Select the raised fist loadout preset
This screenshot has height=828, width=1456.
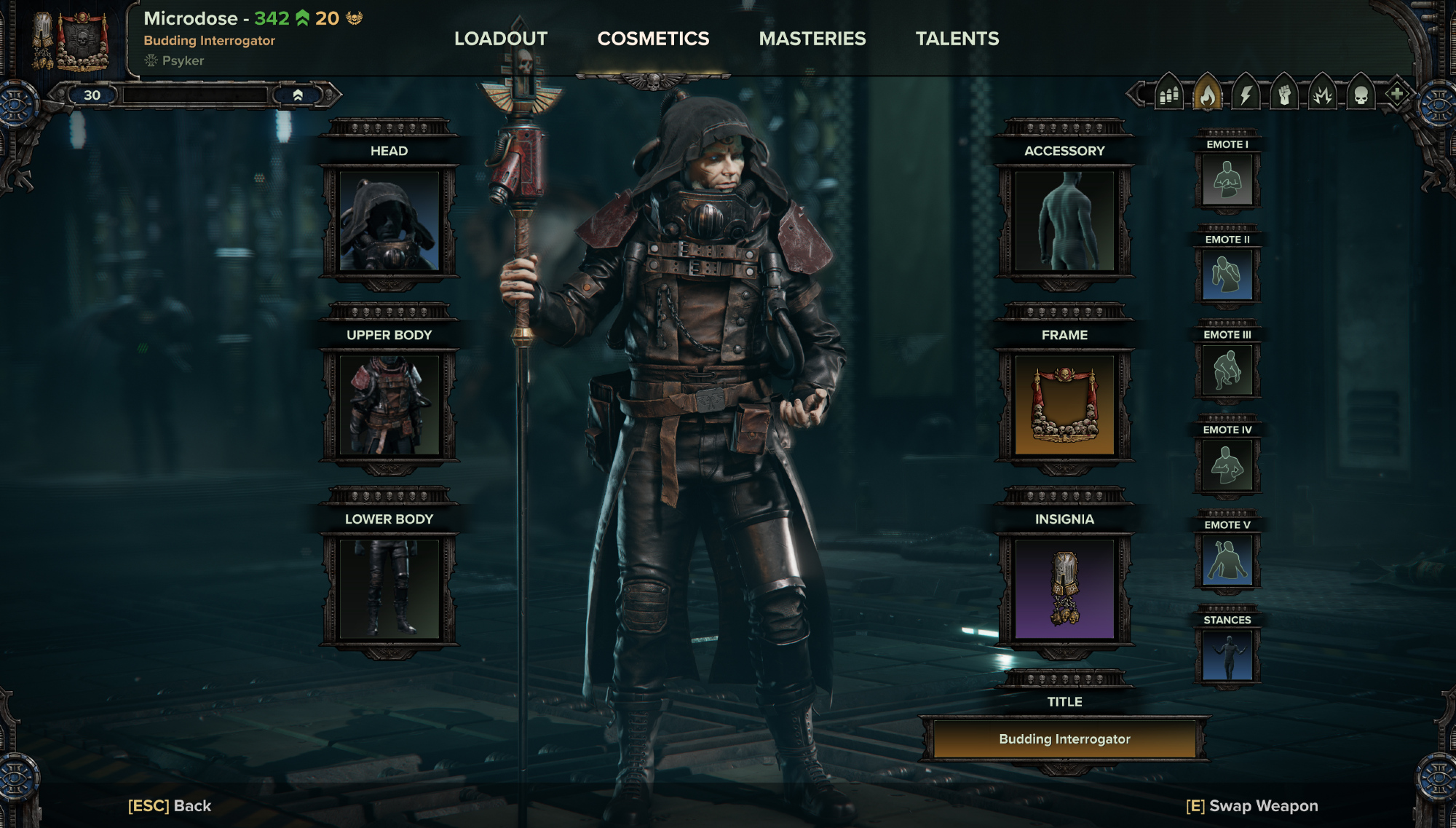(1284, 95)
